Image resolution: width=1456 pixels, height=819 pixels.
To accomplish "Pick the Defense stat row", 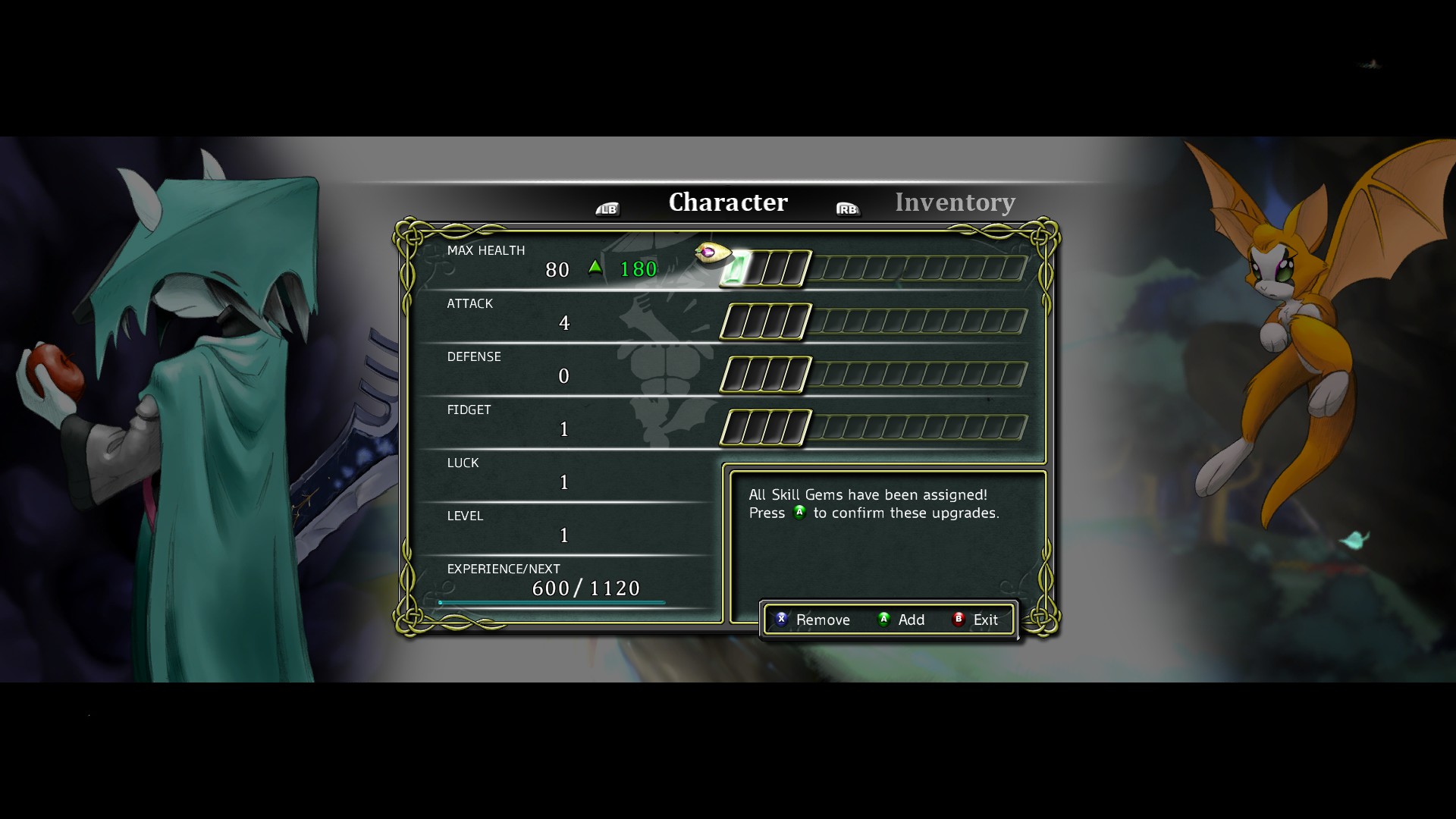I will pyautogui.click(x=561, y=368).
